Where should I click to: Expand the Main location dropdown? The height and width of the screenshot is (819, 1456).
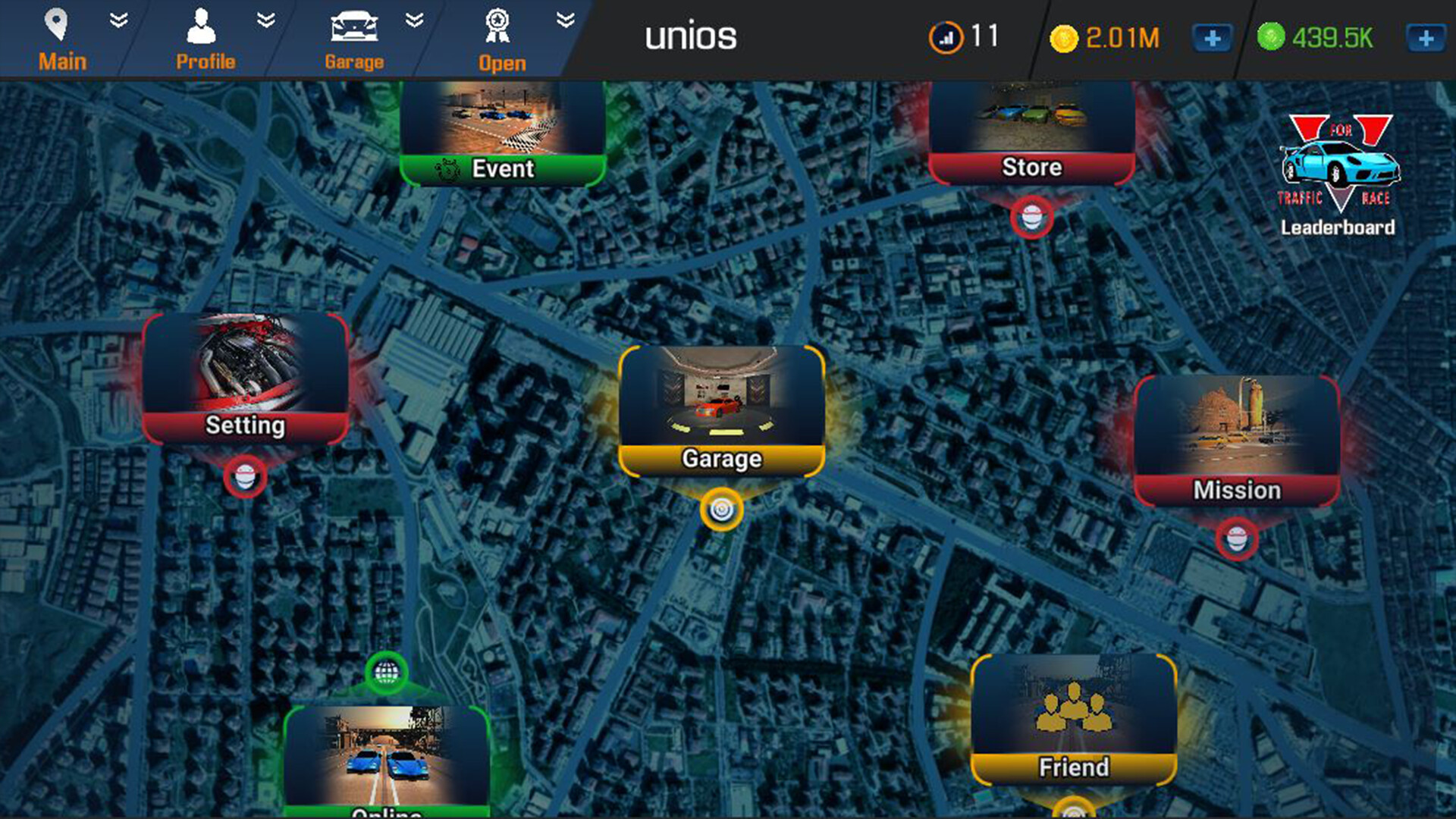[118, 20]
